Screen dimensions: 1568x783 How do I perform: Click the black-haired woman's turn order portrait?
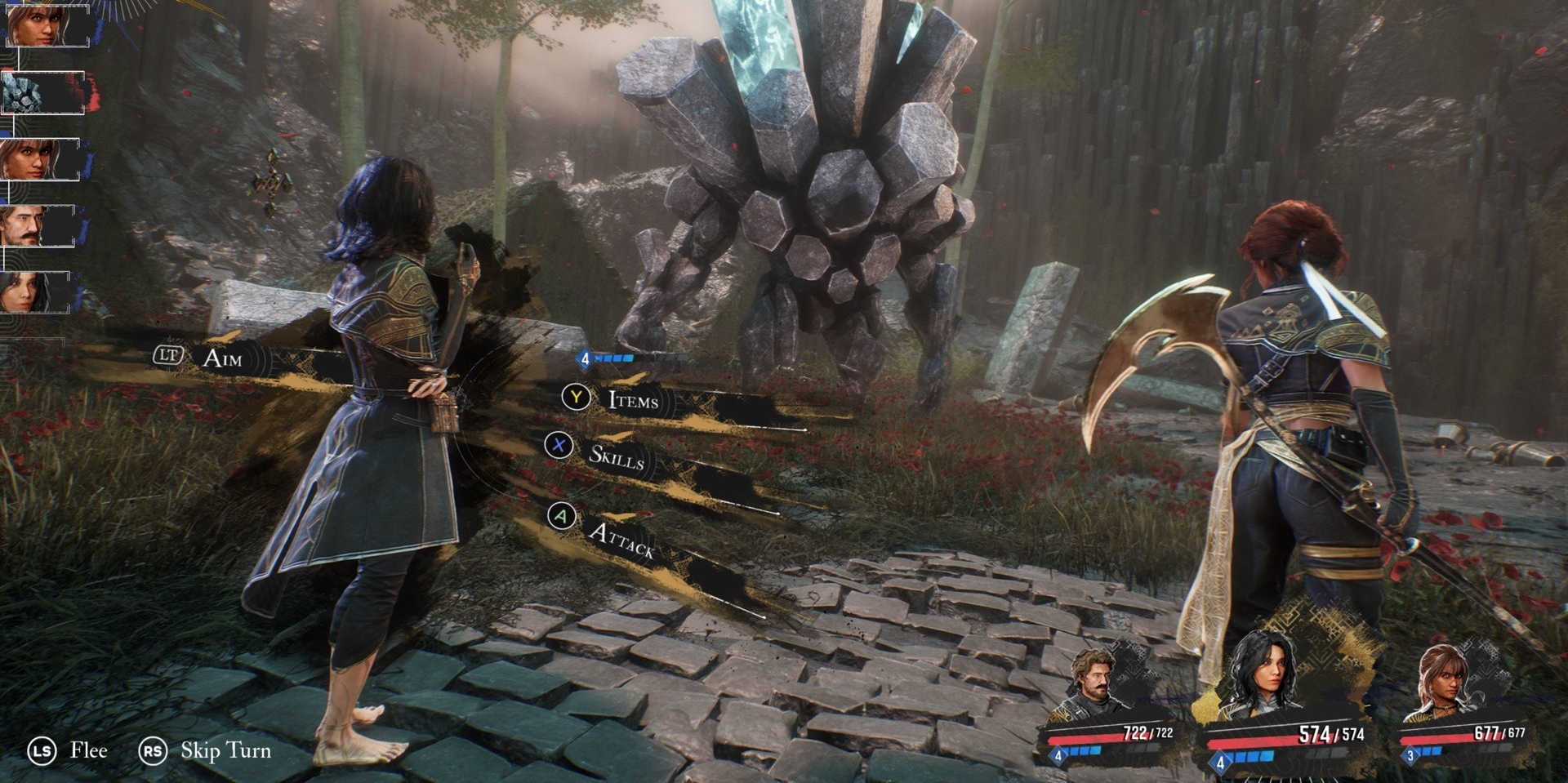coord(34,292)
